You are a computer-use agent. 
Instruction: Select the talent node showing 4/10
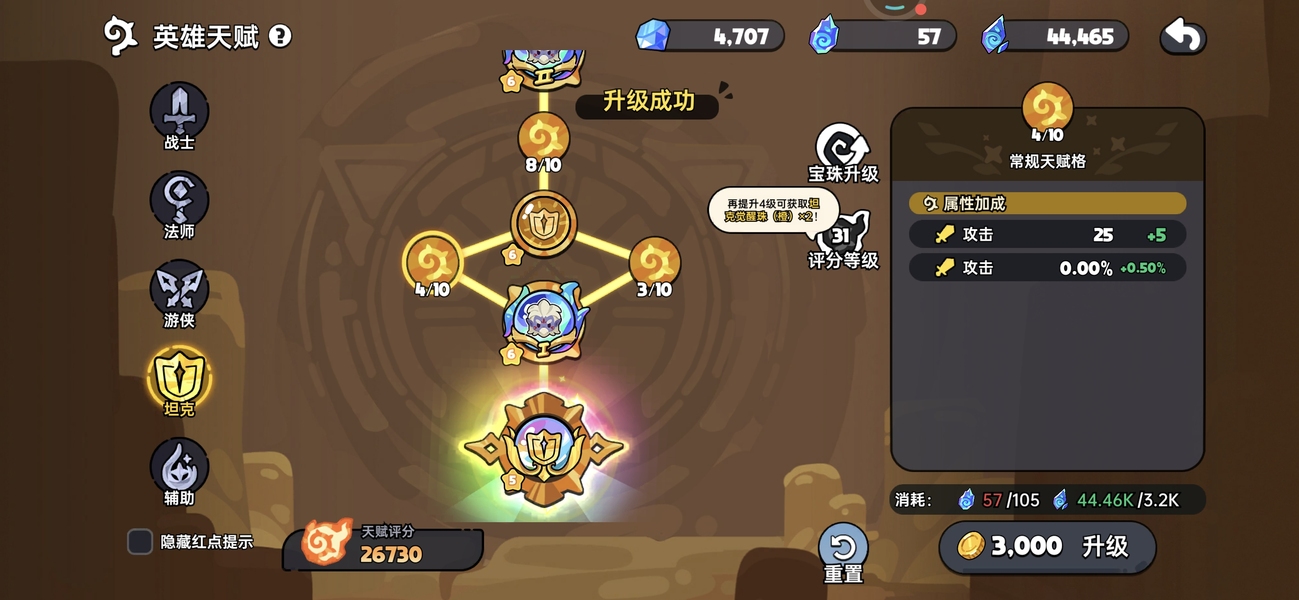coord(432,263)
